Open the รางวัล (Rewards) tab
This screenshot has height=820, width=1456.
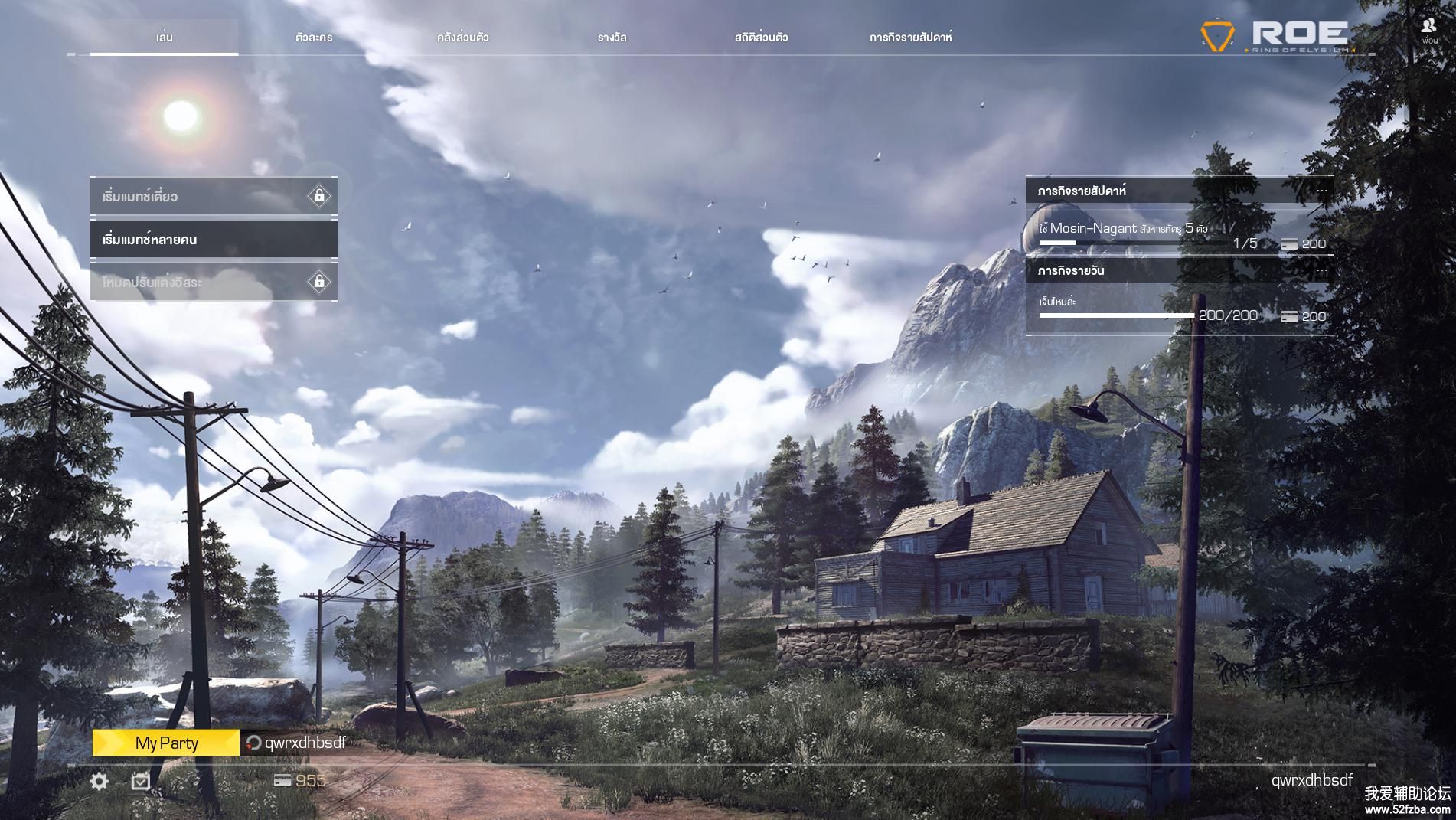tap(612, 37)
